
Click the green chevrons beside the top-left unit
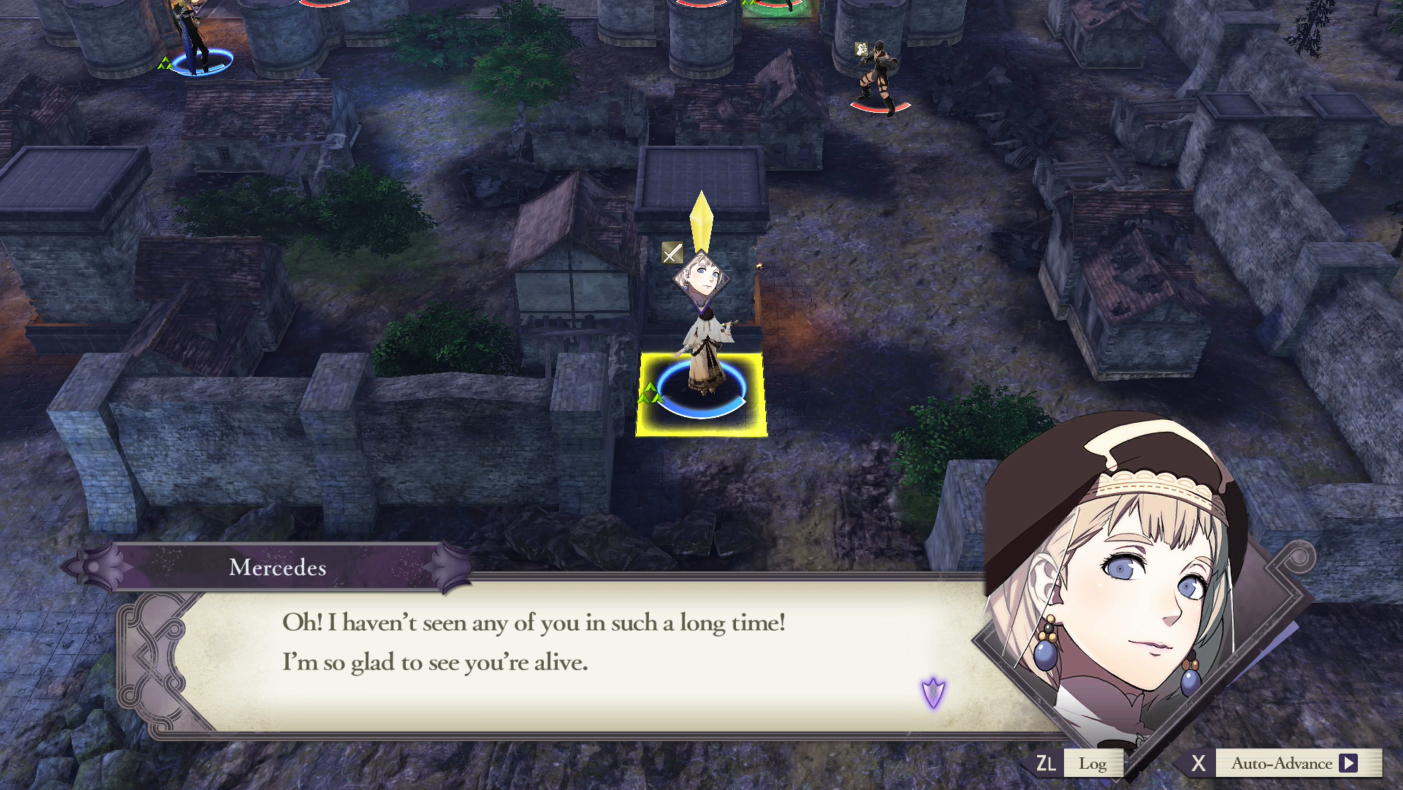(163, 62)
